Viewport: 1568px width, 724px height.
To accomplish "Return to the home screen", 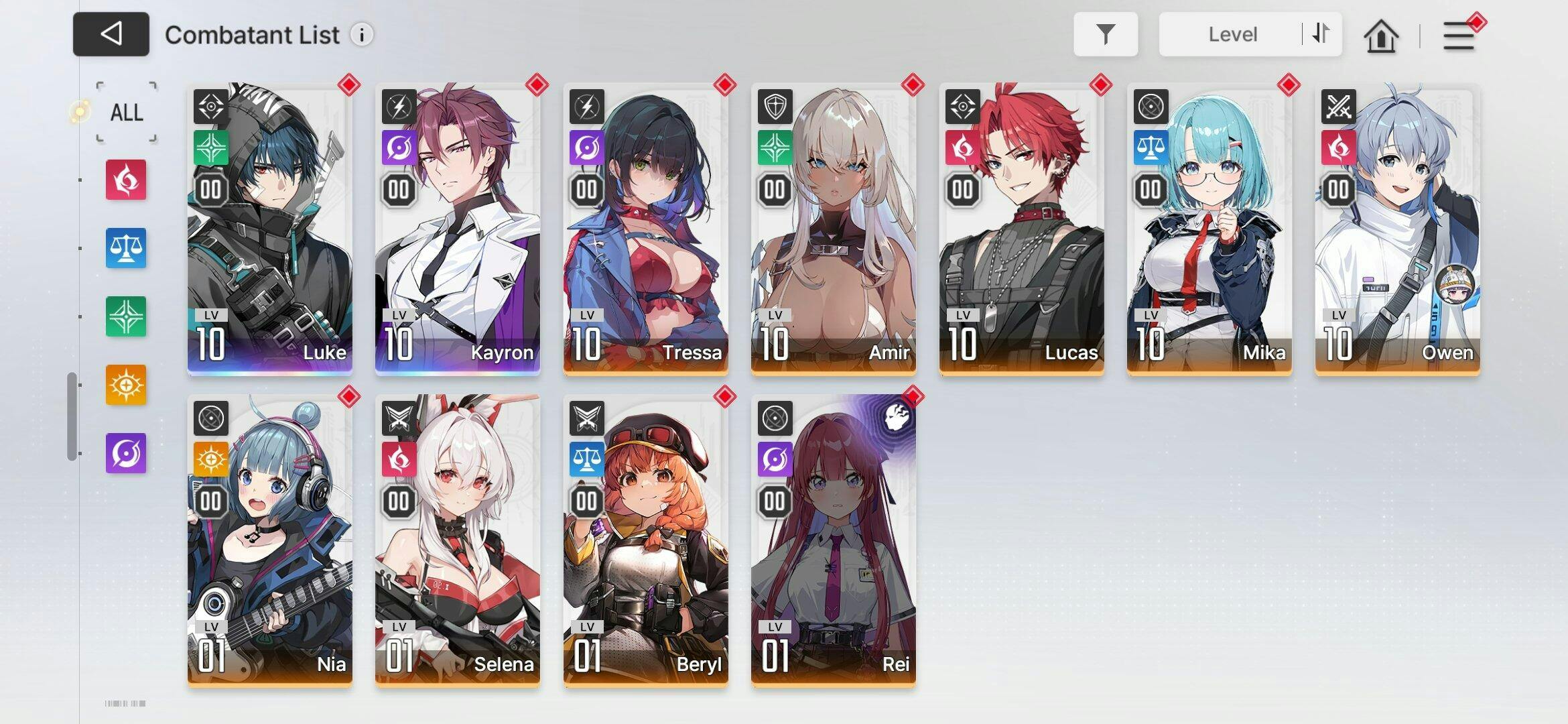I will click(x=1381, y=36).
